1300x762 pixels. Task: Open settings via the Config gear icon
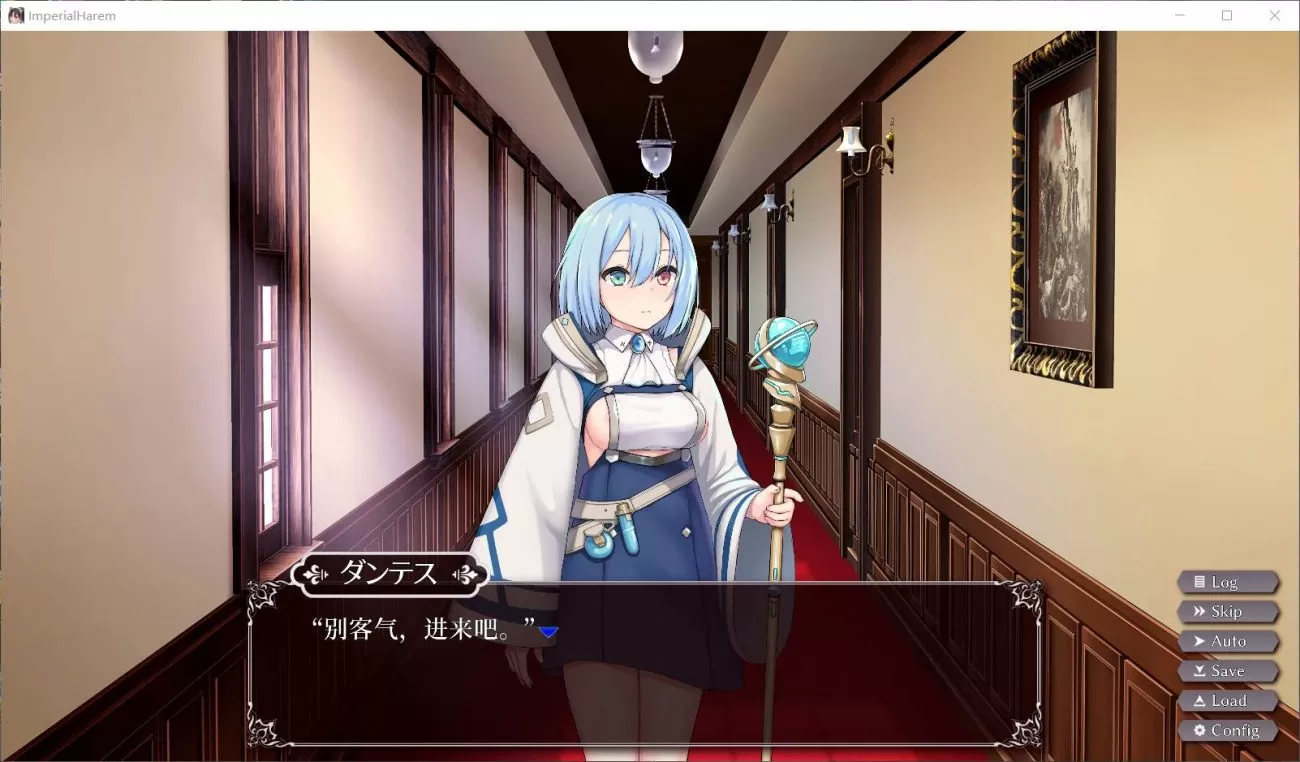pyautogui.click(x=1199, y=730)
